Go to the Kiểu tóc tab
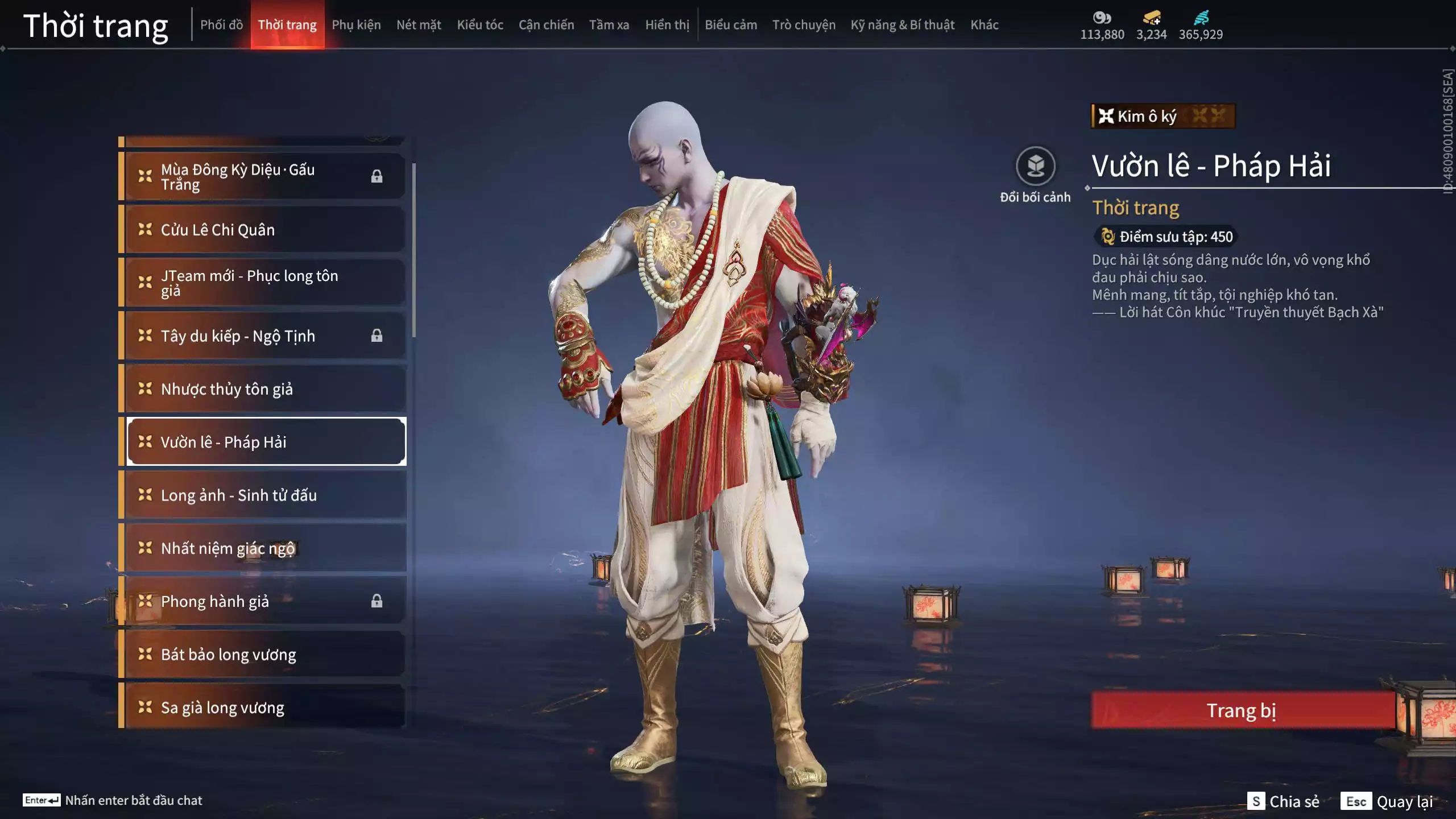Viewport: 1456px width, 819px height. click(x=480, y=25)
